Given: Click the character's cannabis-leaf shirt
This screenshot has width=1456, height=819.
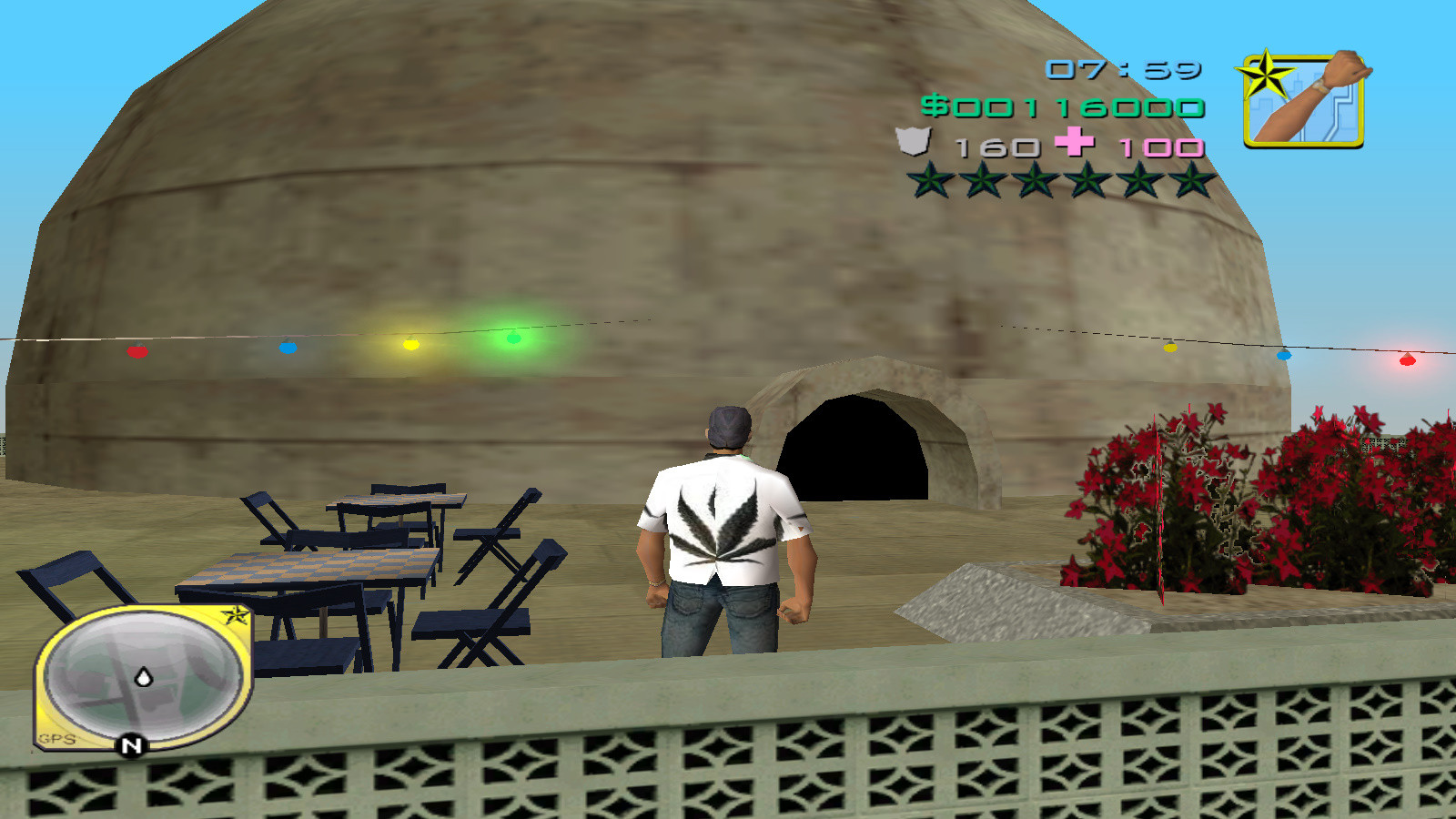Looking at the screenshot, I should tap(723, 523).
